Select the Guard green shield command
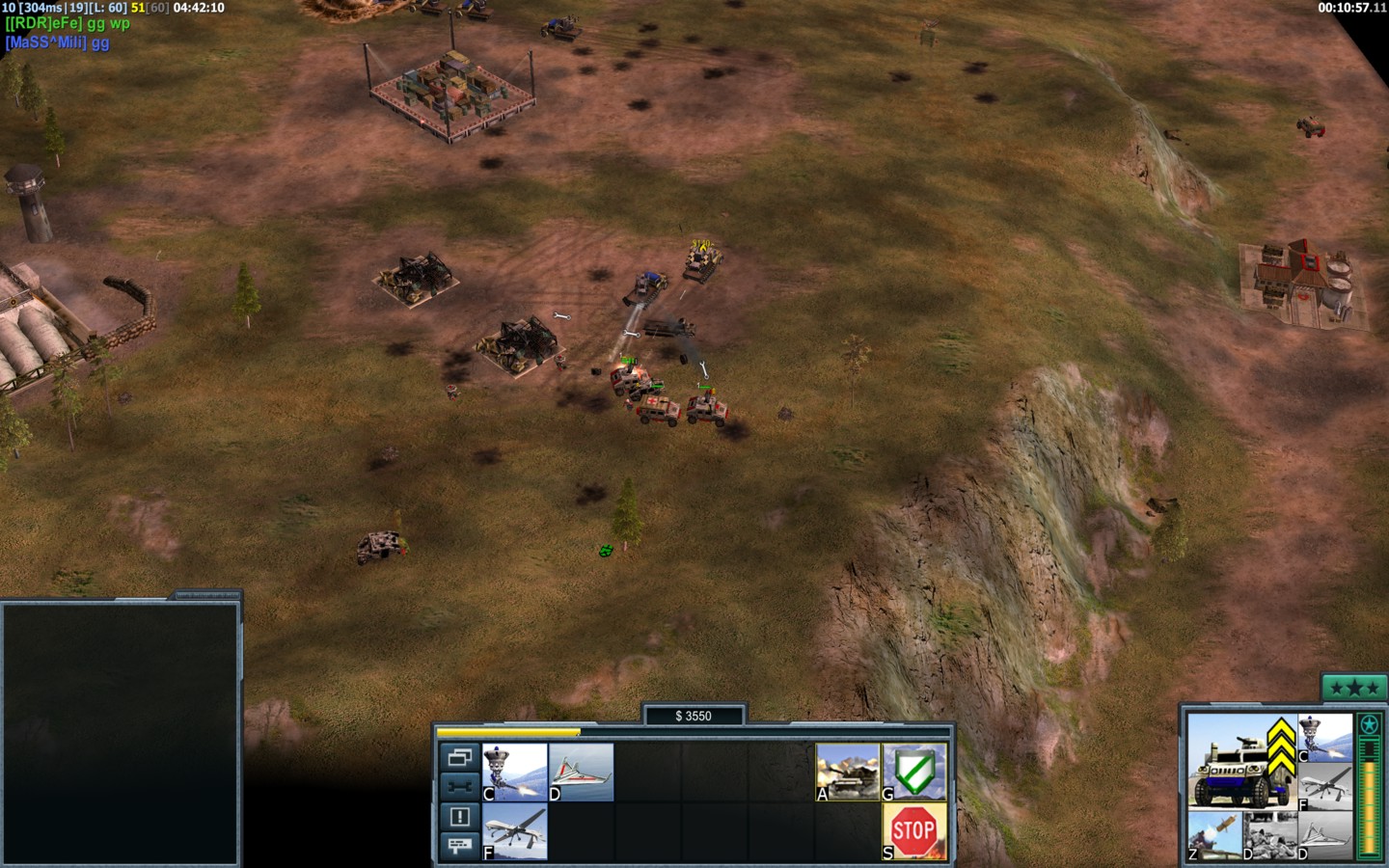The image size is (1389, 868). click(x=914, y=772)
